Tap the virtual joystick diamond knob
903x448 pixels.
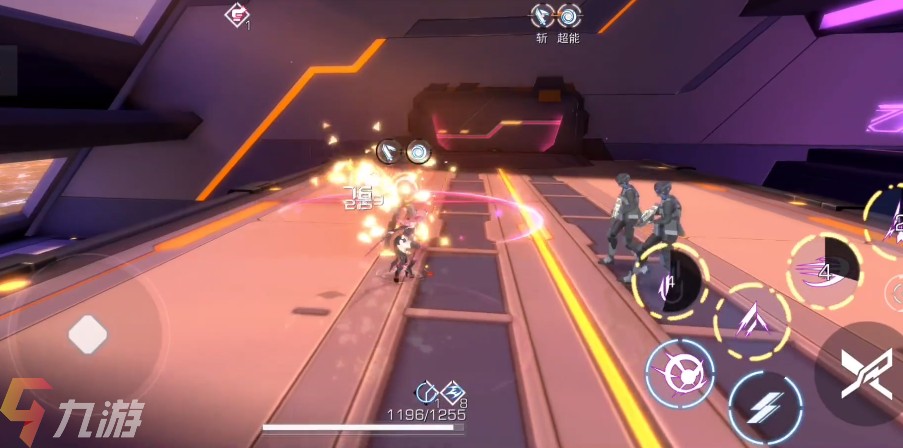coord(87,334)
